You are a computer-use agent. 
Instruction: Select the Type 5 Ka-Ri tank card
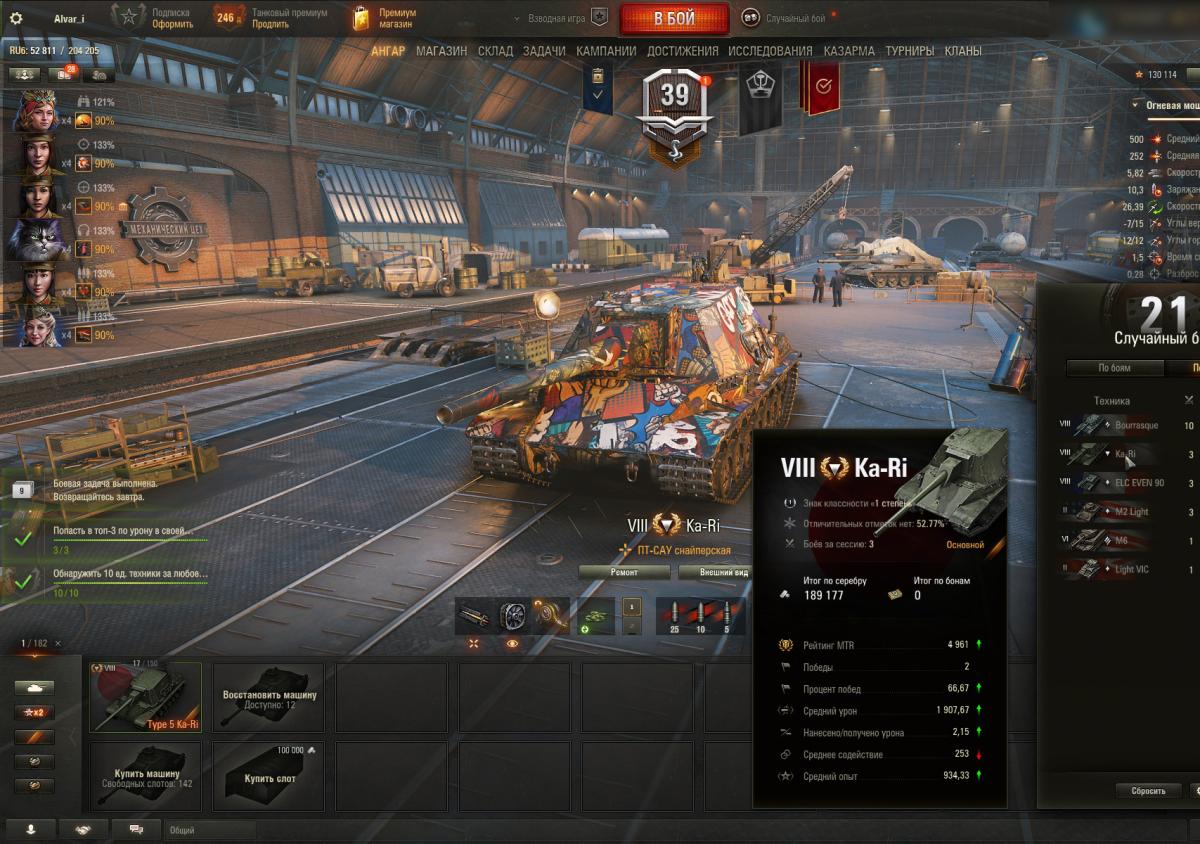[x=145, y=697]
